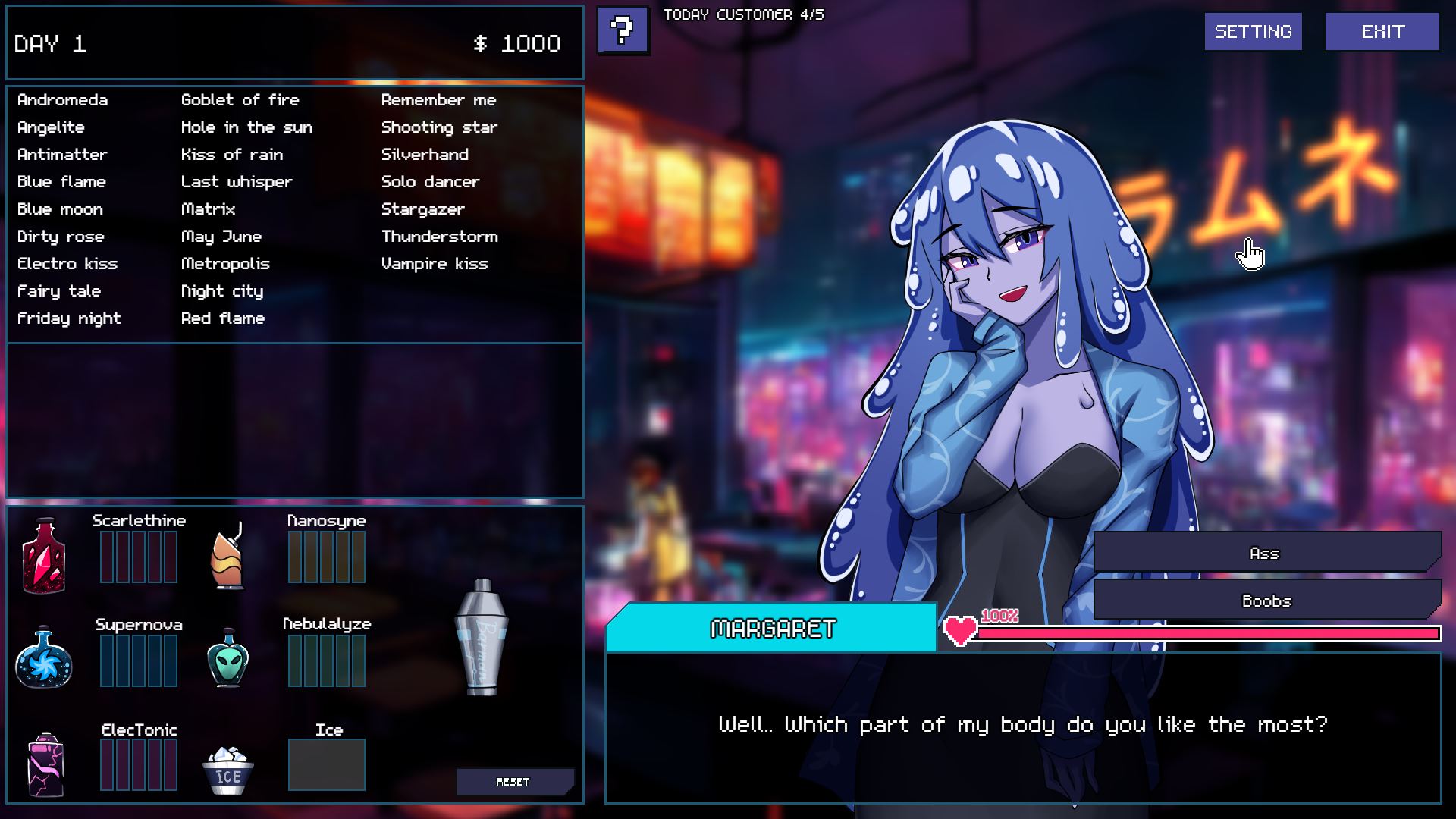Select the Blue moon recipe
Image resolution: width=1456 pixels, height=819 pixels.
[60, 209]
